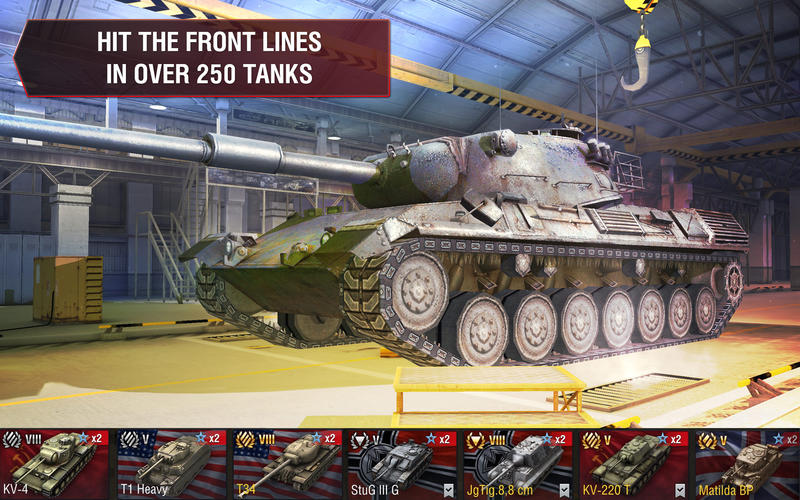Screen dimensions: 800x500
Task: Pick the Matilda BP tank
Action: pos(746,465)
